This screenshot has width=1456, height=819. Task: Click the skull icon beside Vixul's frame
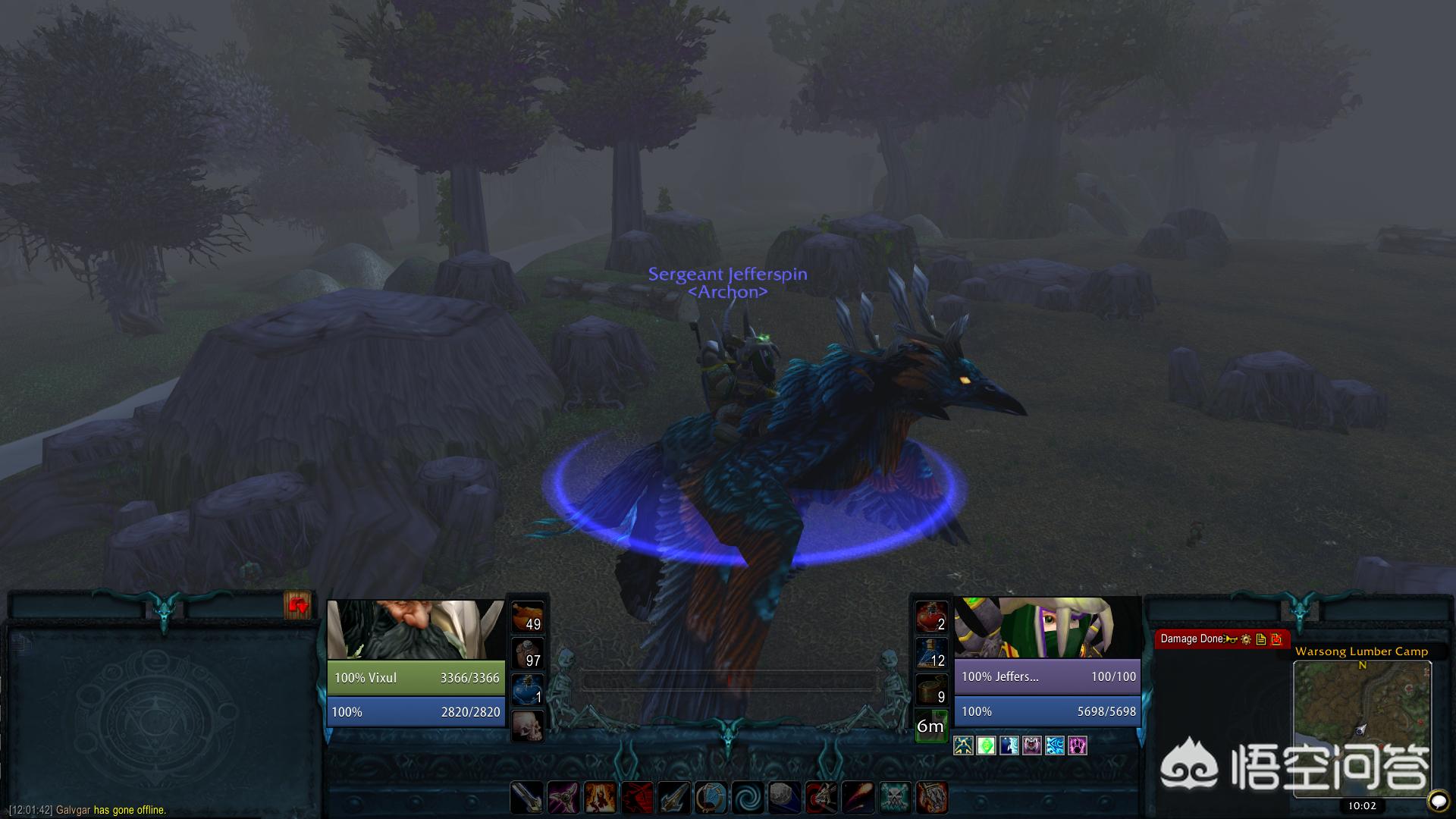tap(527, 726)
